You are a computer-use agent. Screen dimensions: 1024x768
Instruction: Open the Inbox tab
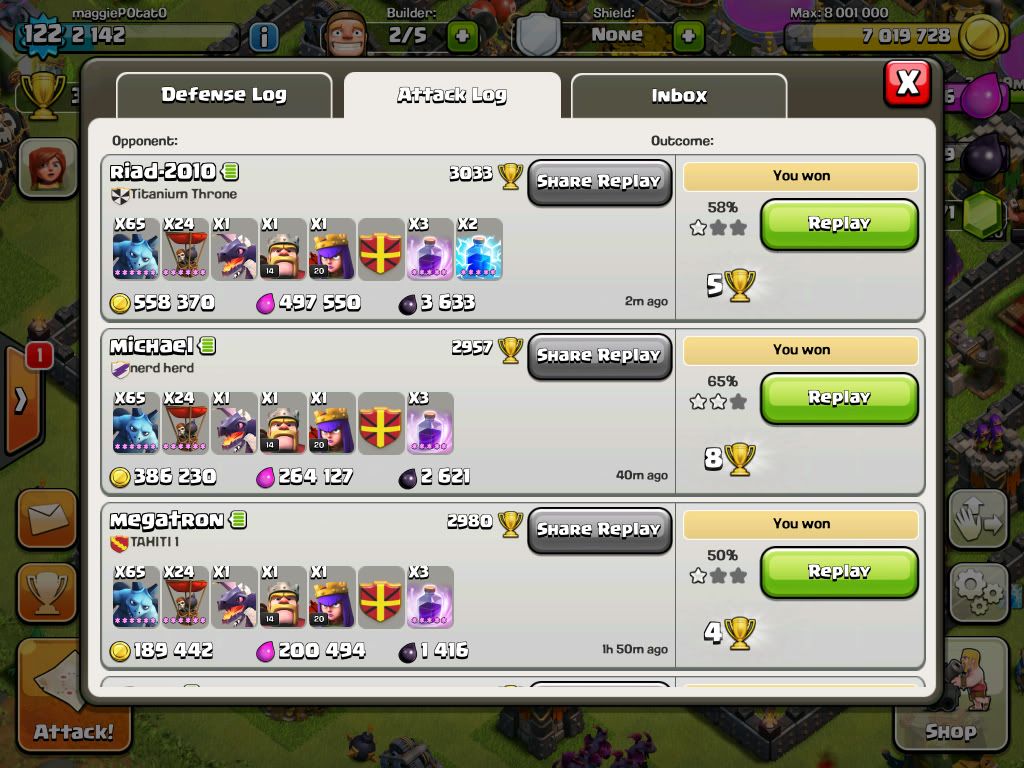point(679,96)
